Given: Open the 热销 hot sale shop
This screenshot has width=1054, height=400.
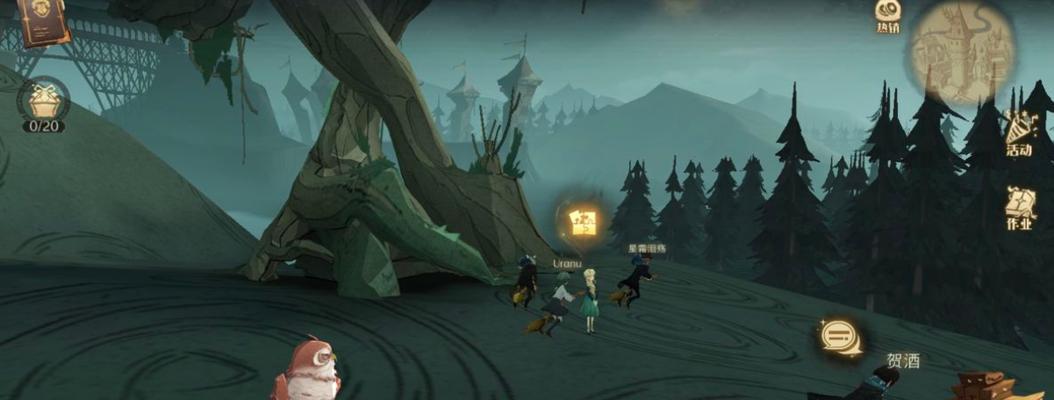Looking at the screenshot, I should (x=887, y=15).
